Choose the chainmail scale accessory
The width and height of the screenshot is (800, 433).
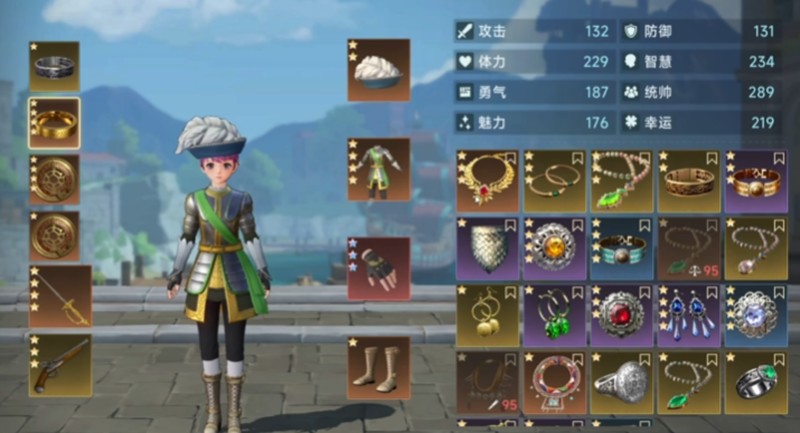point(487,248)
